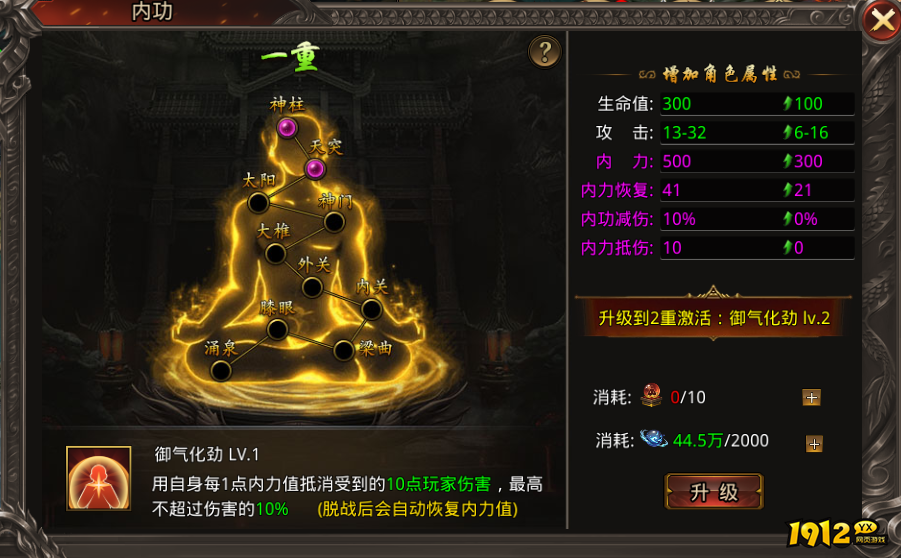Add more of the red pill material with its plus button
The image size is (901, 558).
(x=811, y=397)
